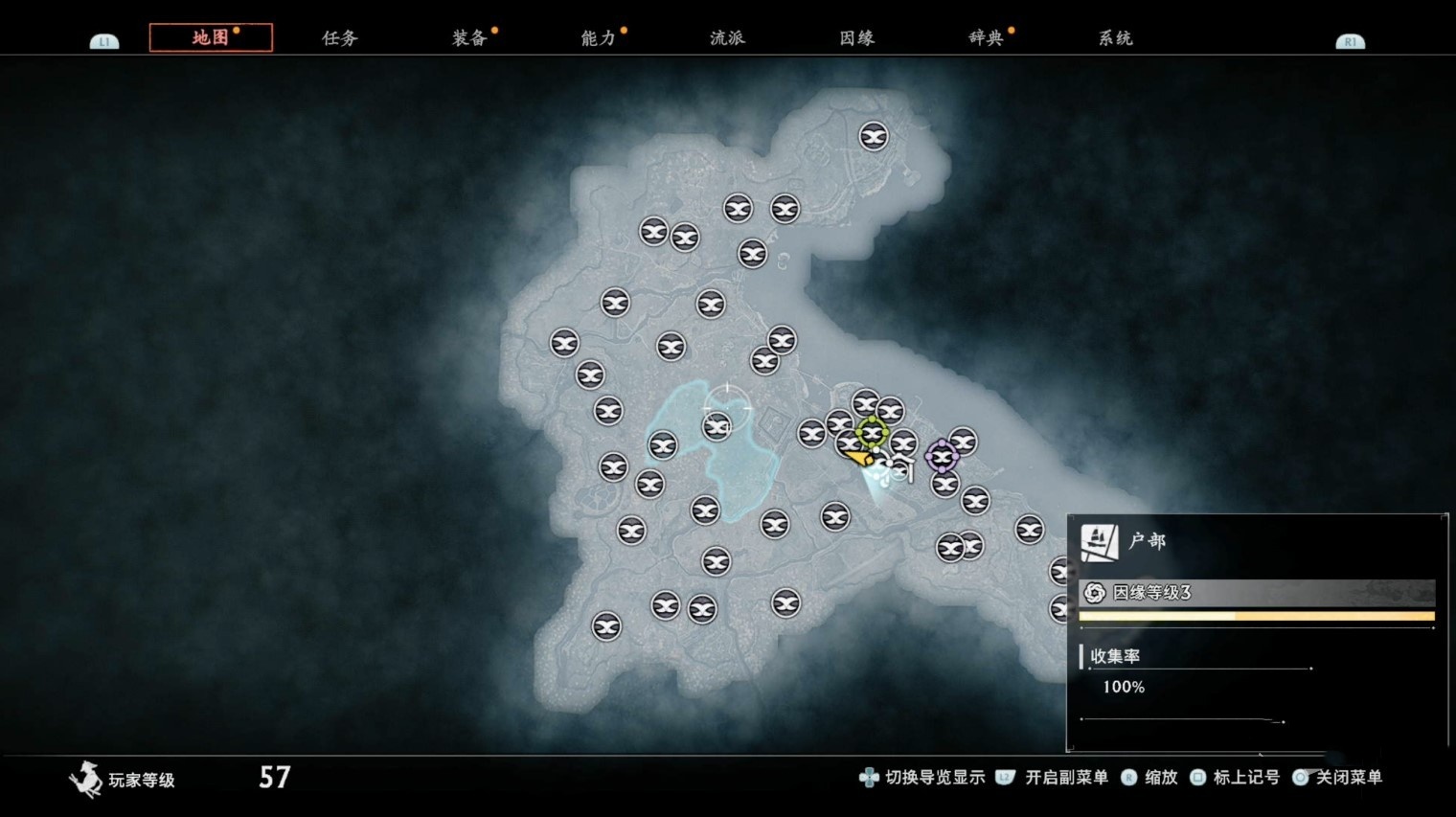Click the flower emblem beside 因缘等级3
The height and width of the screenshot is (817, 1456).
point(1093,595)
